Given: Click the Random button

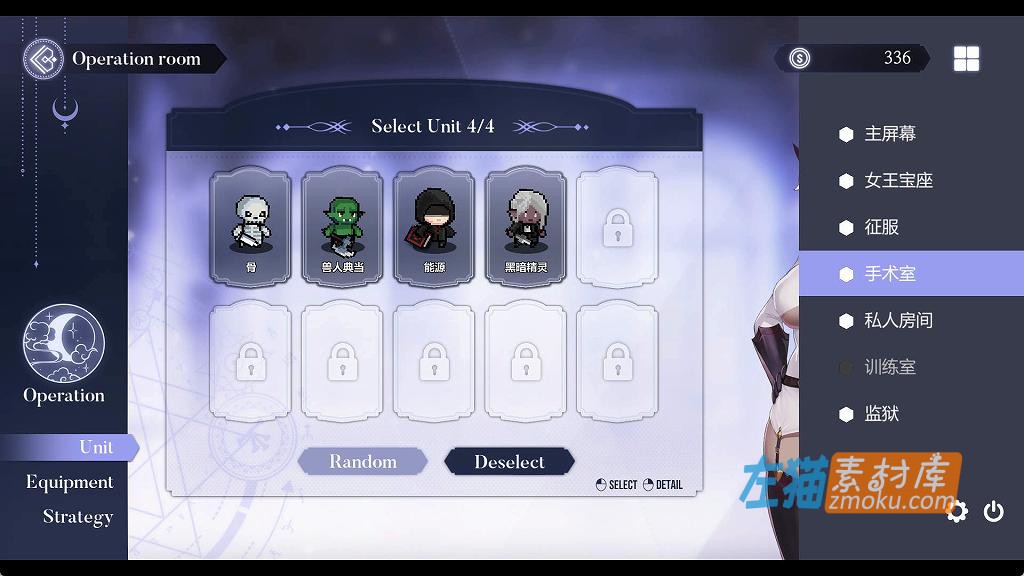Looking at the screenshot, I should coord(363,462).
